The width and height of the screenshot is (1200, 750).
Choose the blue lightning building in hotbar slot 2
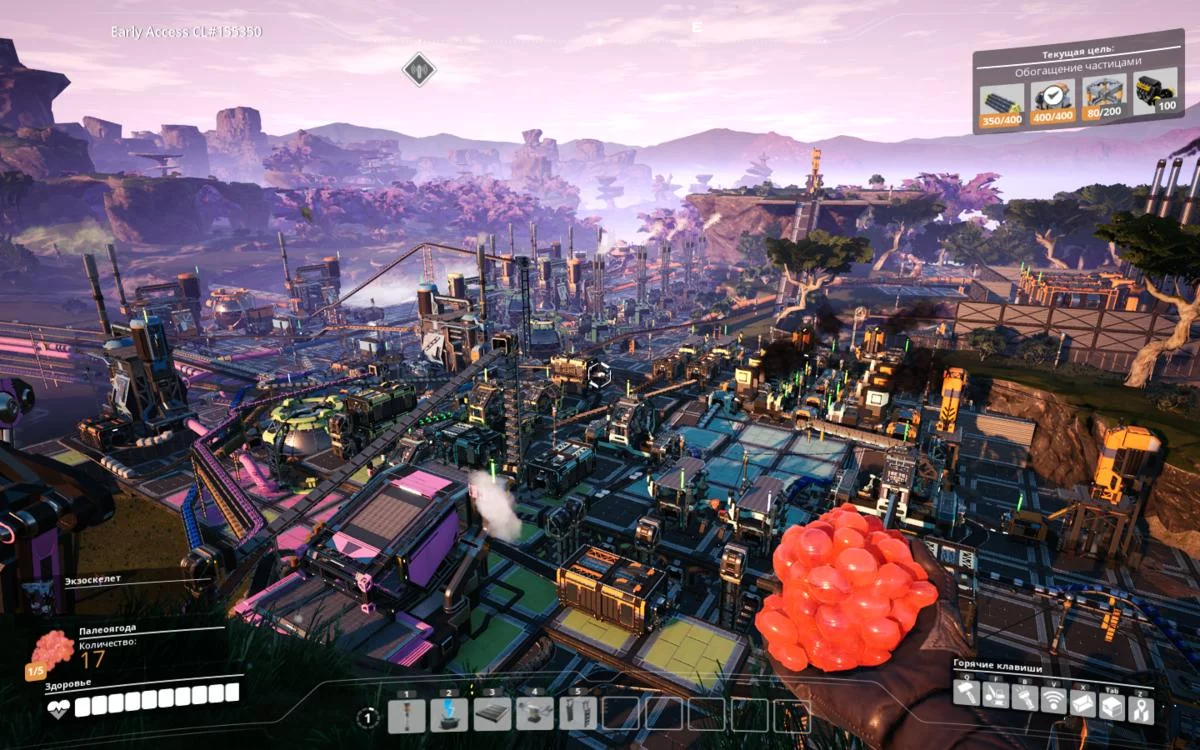tap(449, 714)
